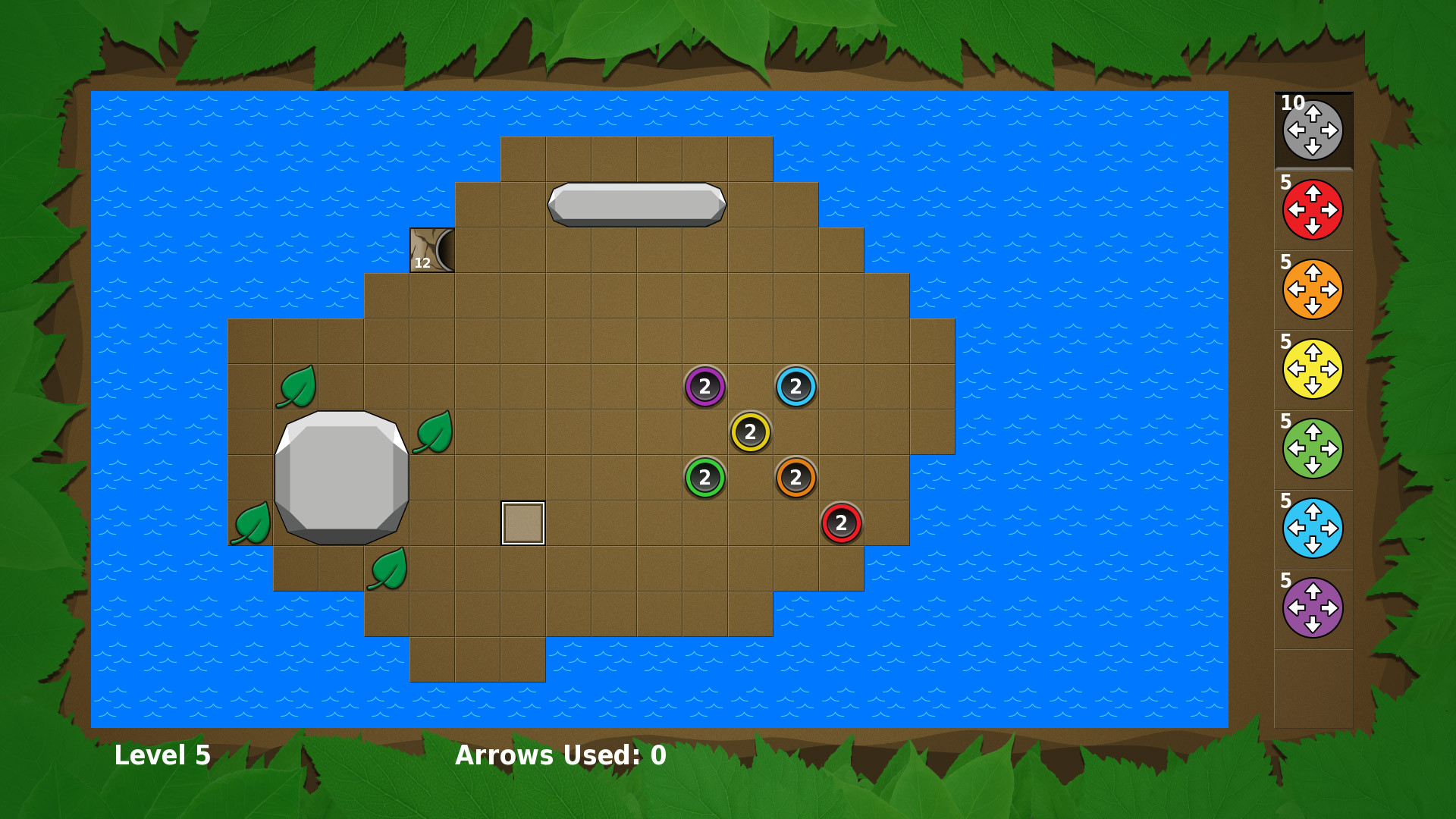Select the yellow arrow tool
The height and width of the screenshot is (819, 1456).
pyautogui.click(x=1313, y=370)
